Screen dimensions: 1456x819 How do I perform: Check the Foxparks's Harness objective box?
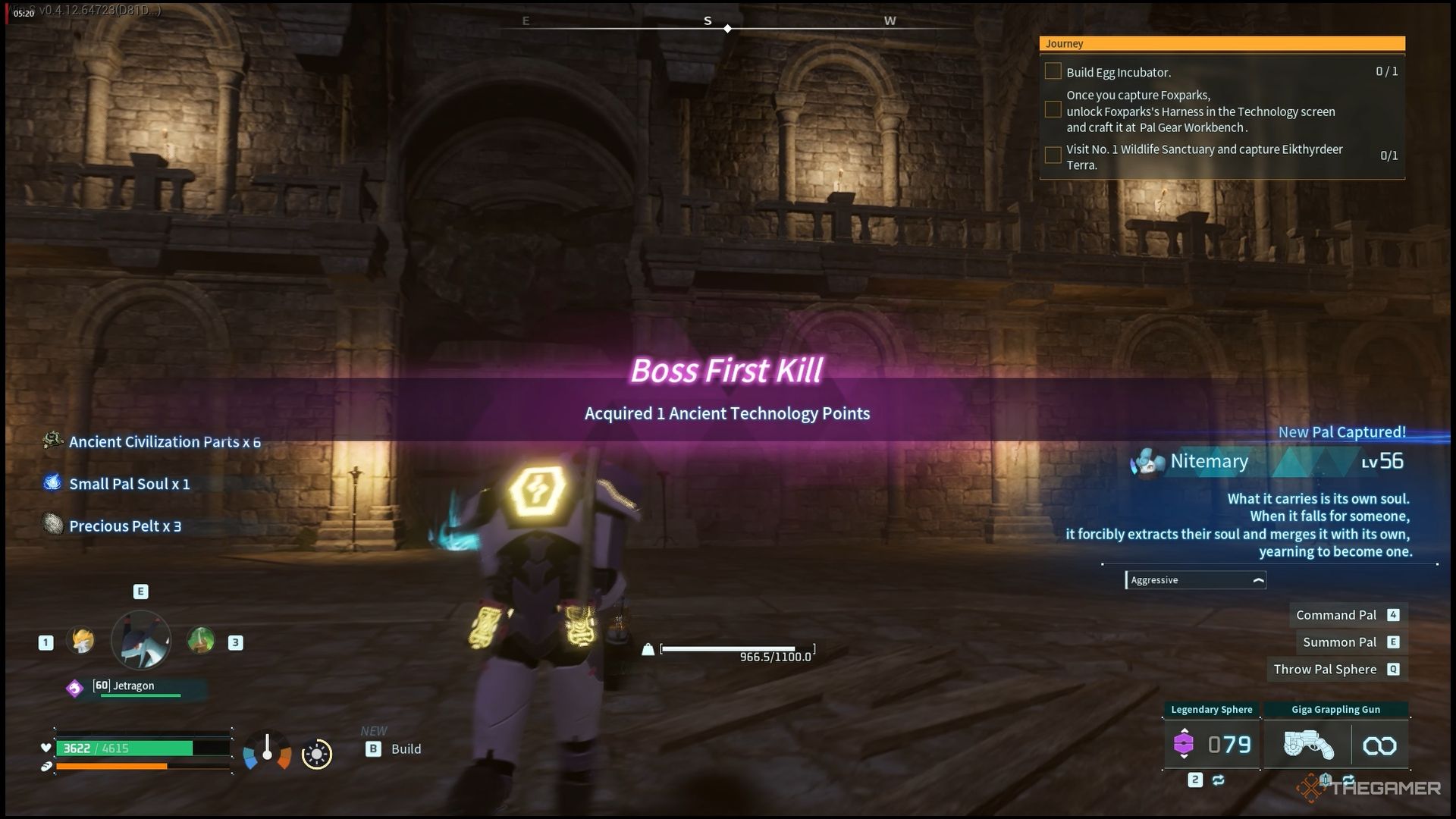coord(1053,110)
